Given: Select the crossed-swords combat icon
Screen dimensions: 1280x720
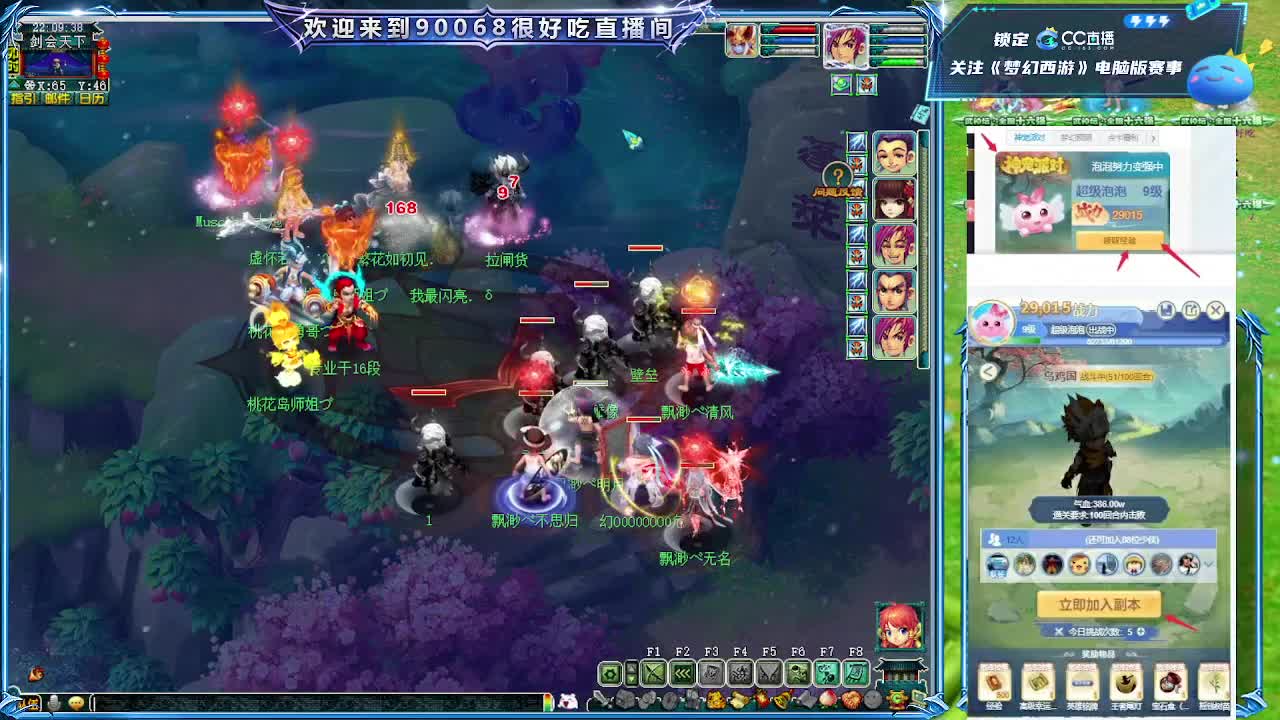Looking at the screenshot, I should [x=652, y=672].
